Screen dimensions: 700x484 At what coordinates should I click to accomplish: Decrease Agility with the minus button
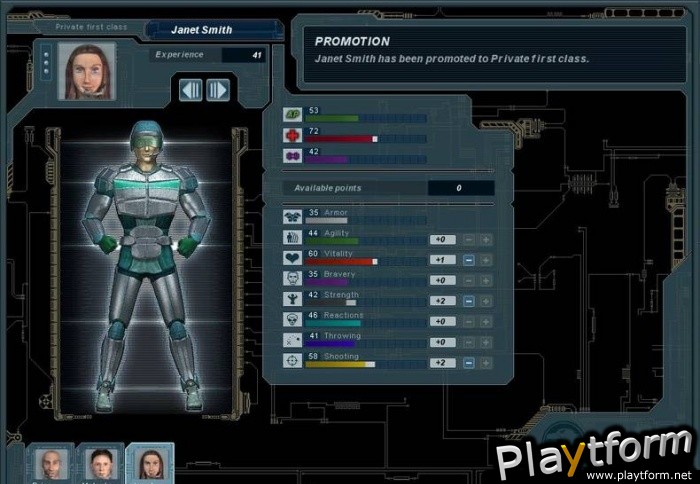(x=468, y=239)
